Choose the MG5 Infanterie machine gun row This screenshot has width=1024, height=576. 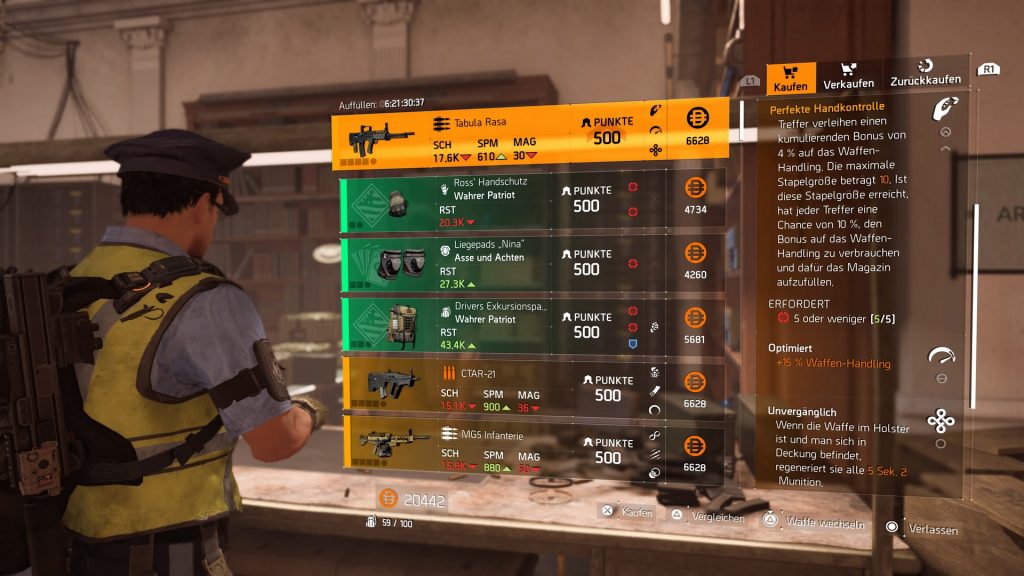coord(530,451)
